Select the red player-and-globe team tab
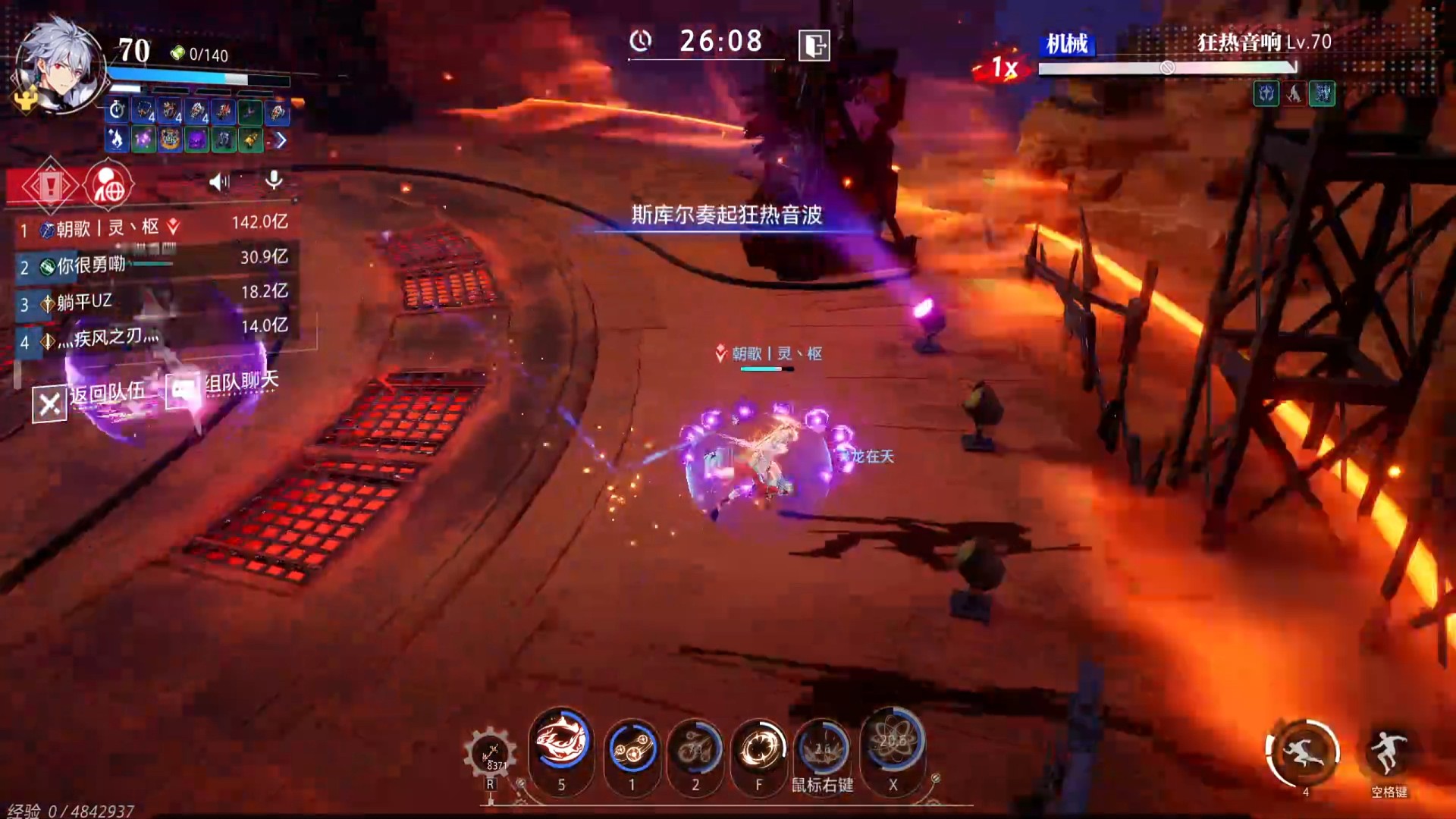Viewport: 1456px width, 819px height. tap(108, 185)
